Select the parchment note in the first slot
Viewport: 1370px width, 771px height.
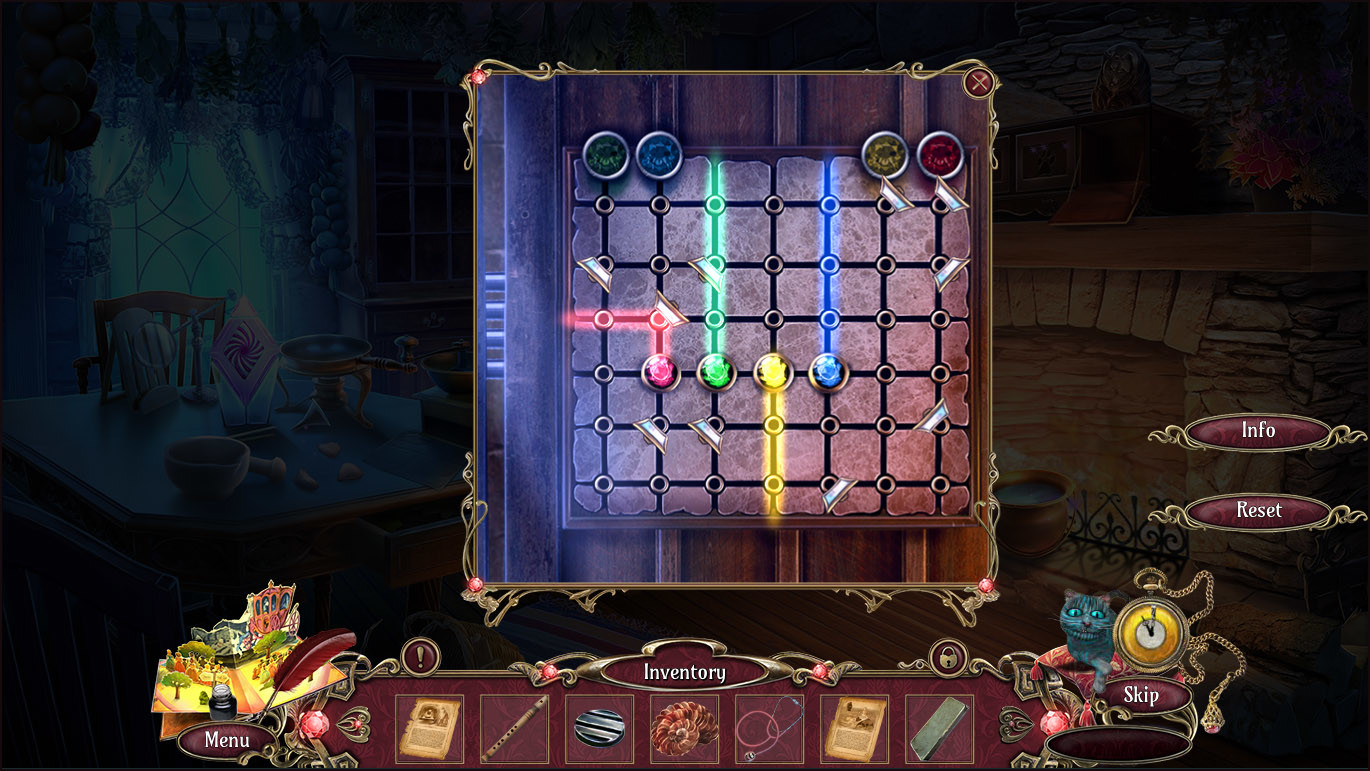(429, 732)
